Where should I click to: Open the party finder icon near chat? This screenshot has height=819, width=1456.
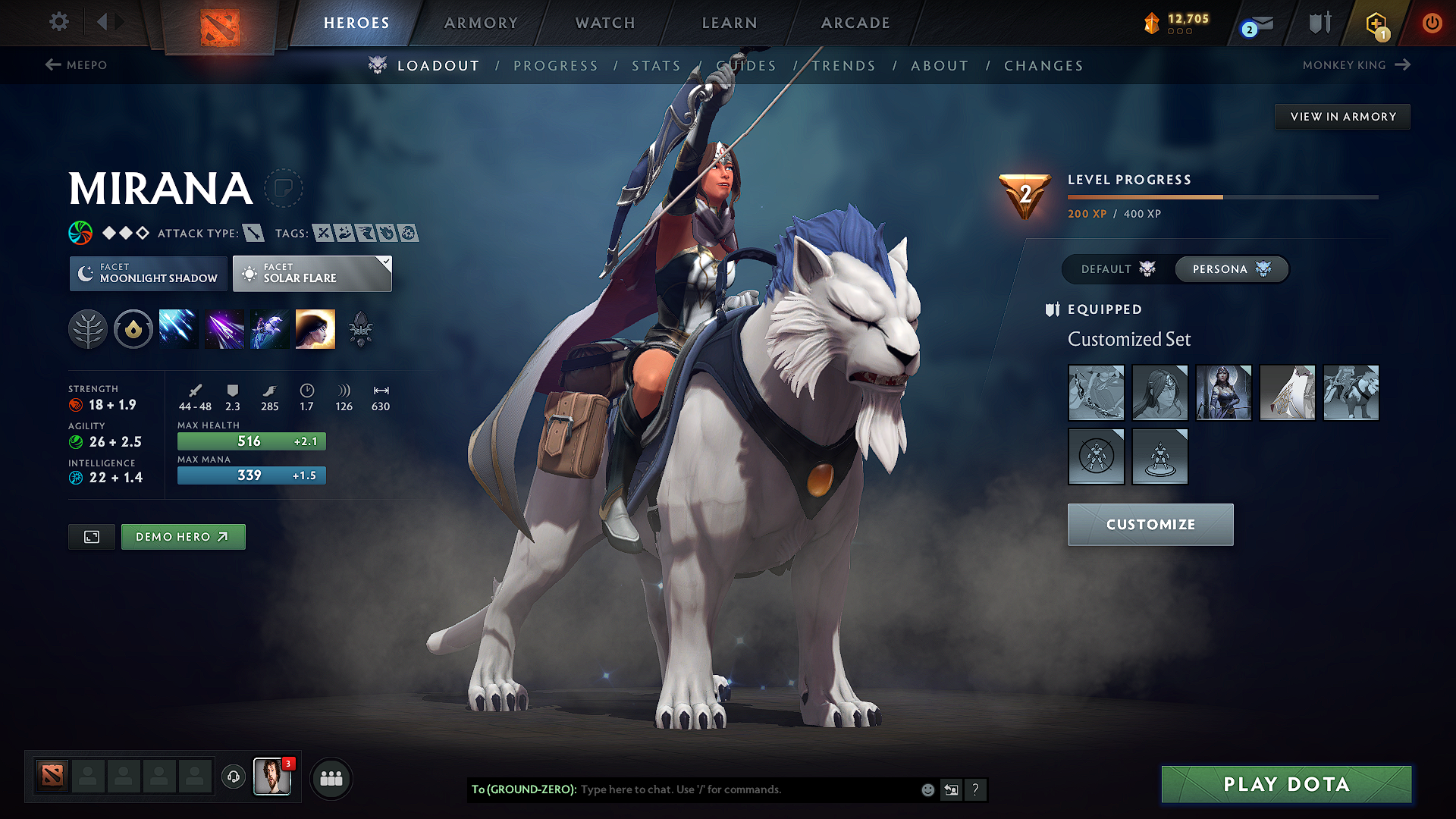[x=331, y=778]
